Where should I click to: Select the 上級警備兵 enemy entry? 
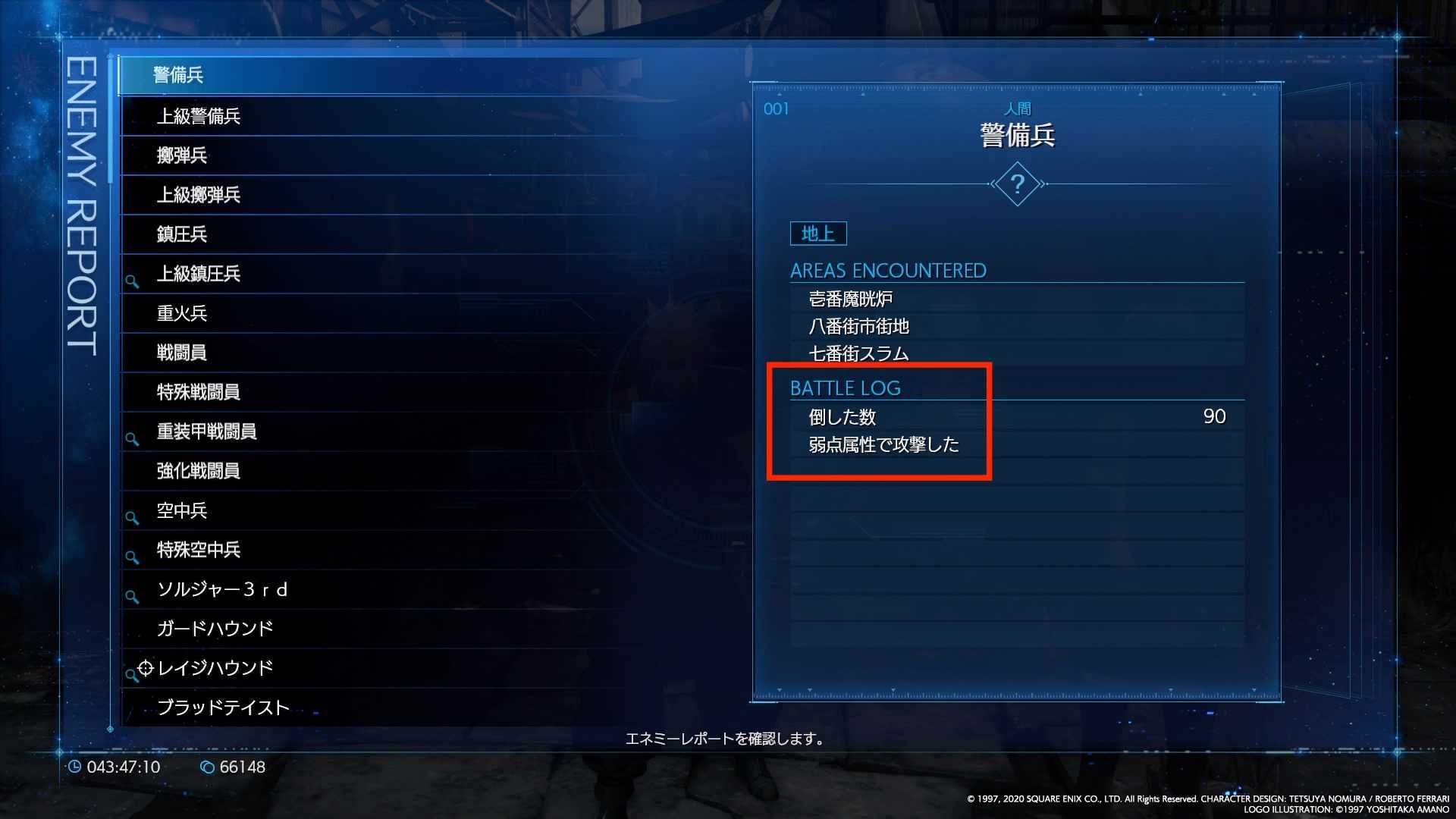tap(303, 117)
